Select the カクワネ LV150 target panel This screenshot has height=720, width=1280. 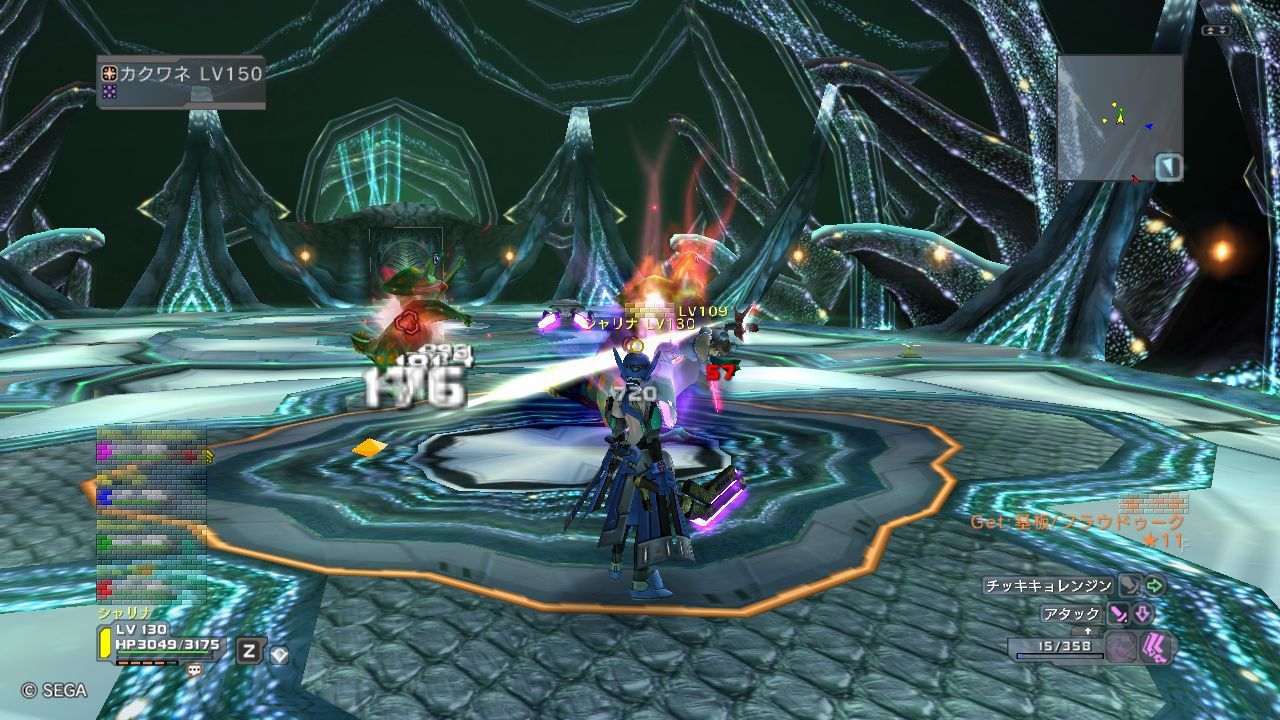click(x=181, y=81)
